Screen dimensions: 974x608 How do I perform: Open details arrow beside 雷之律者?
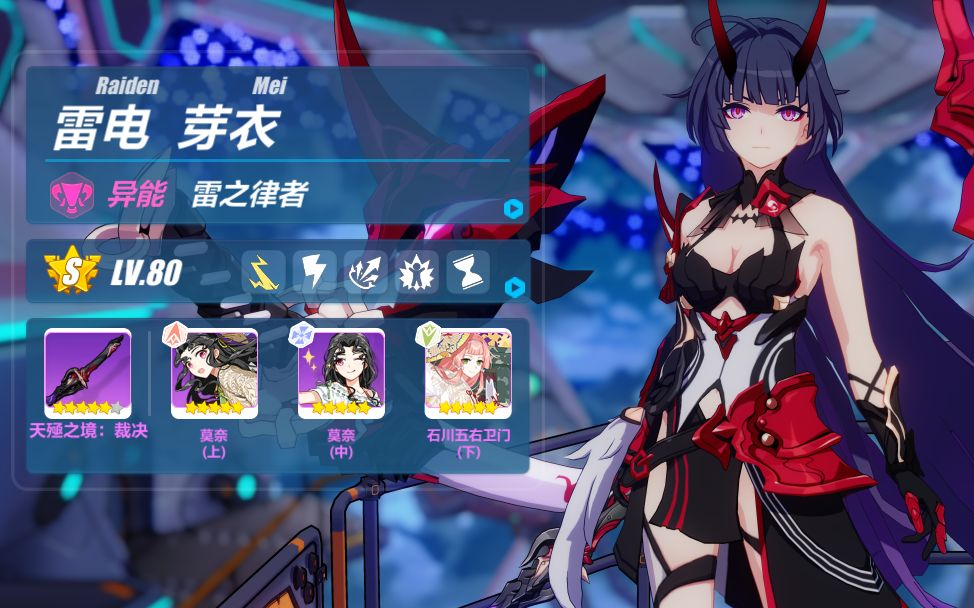(513, 208)
